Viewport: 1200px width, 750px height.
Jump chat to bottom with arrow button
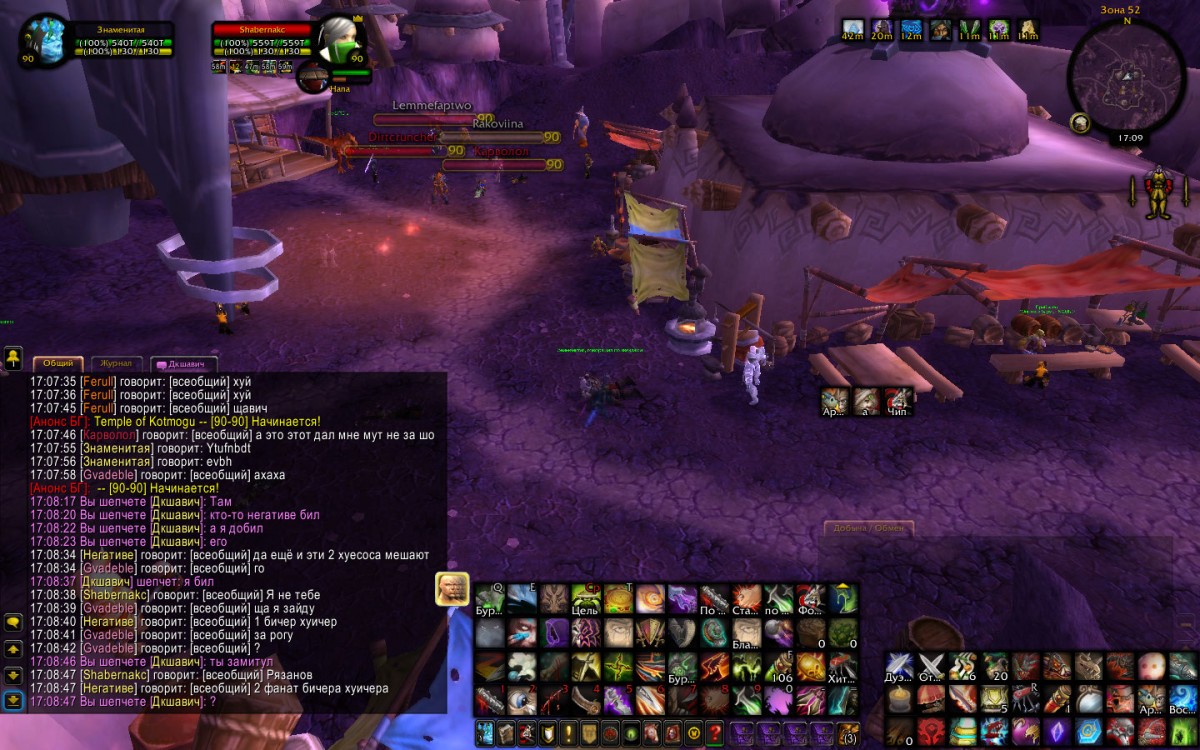[13, 700]
